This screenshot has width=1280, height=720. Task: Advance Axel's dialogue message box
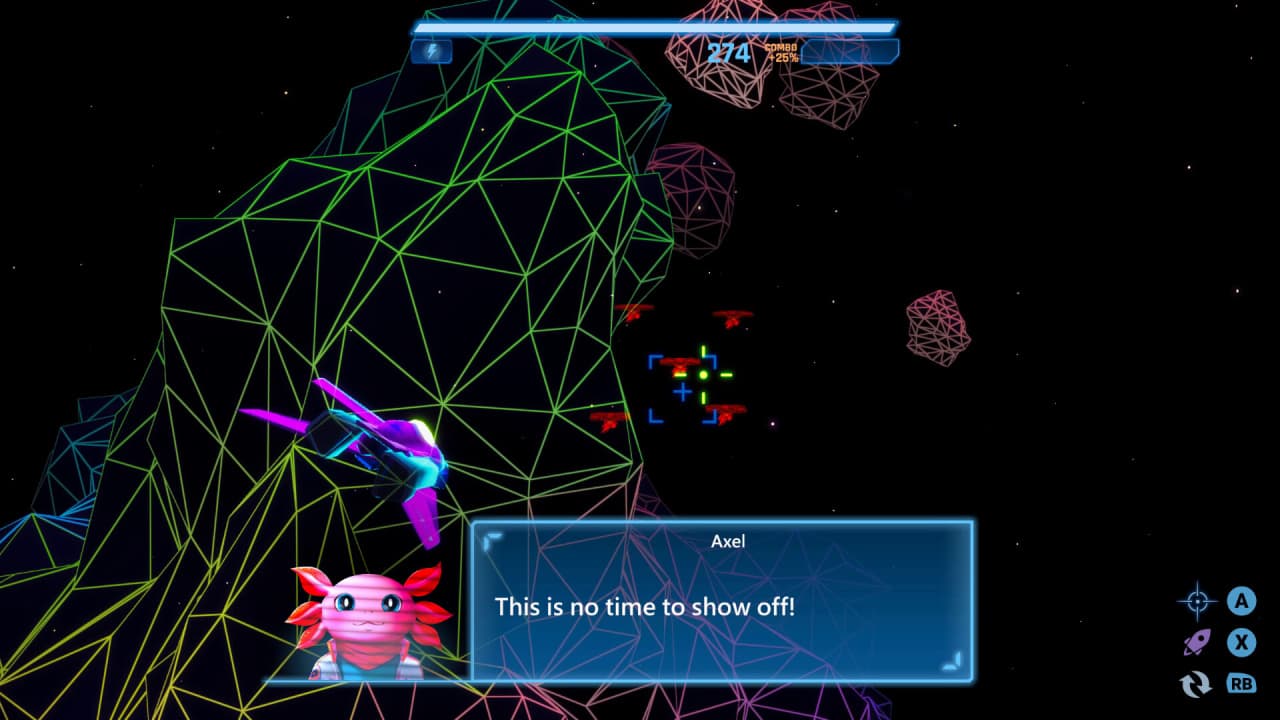(x=721, y=600)
